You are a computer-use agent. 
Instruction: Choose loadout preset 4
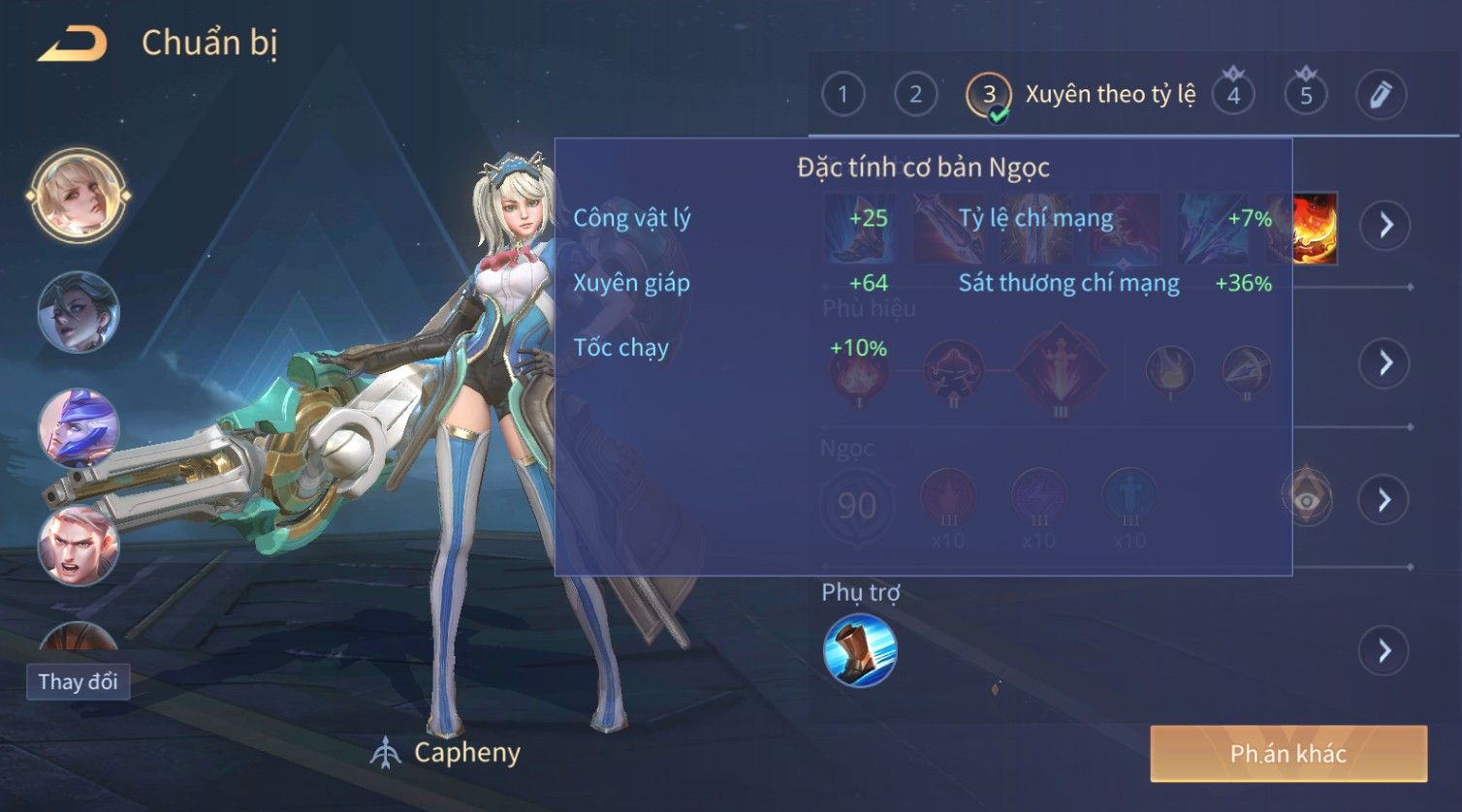[1233, 95]
